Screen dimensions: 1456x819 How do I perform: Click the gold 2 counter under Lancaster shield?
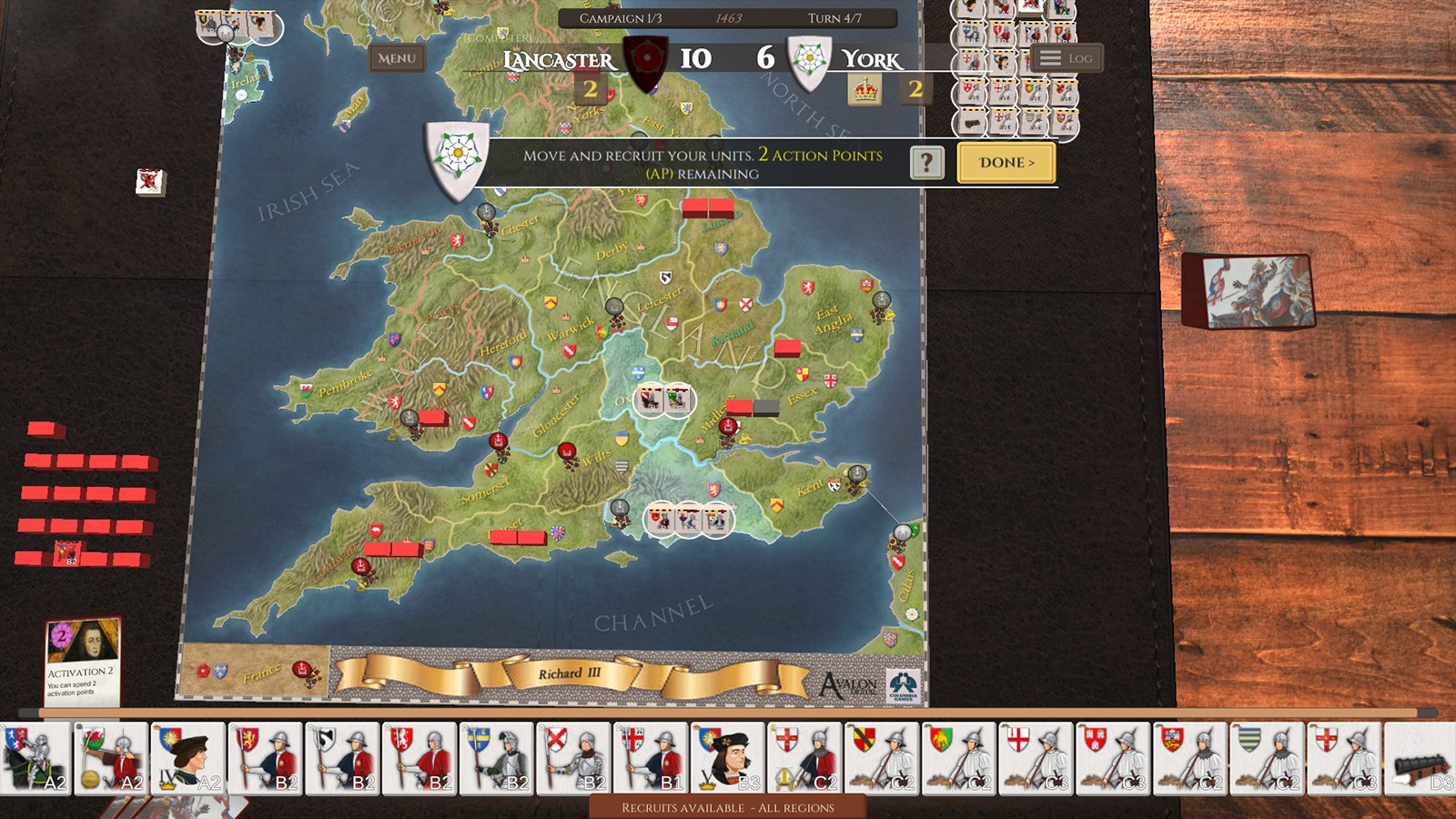pyautogui.click(x=591, y=88)
